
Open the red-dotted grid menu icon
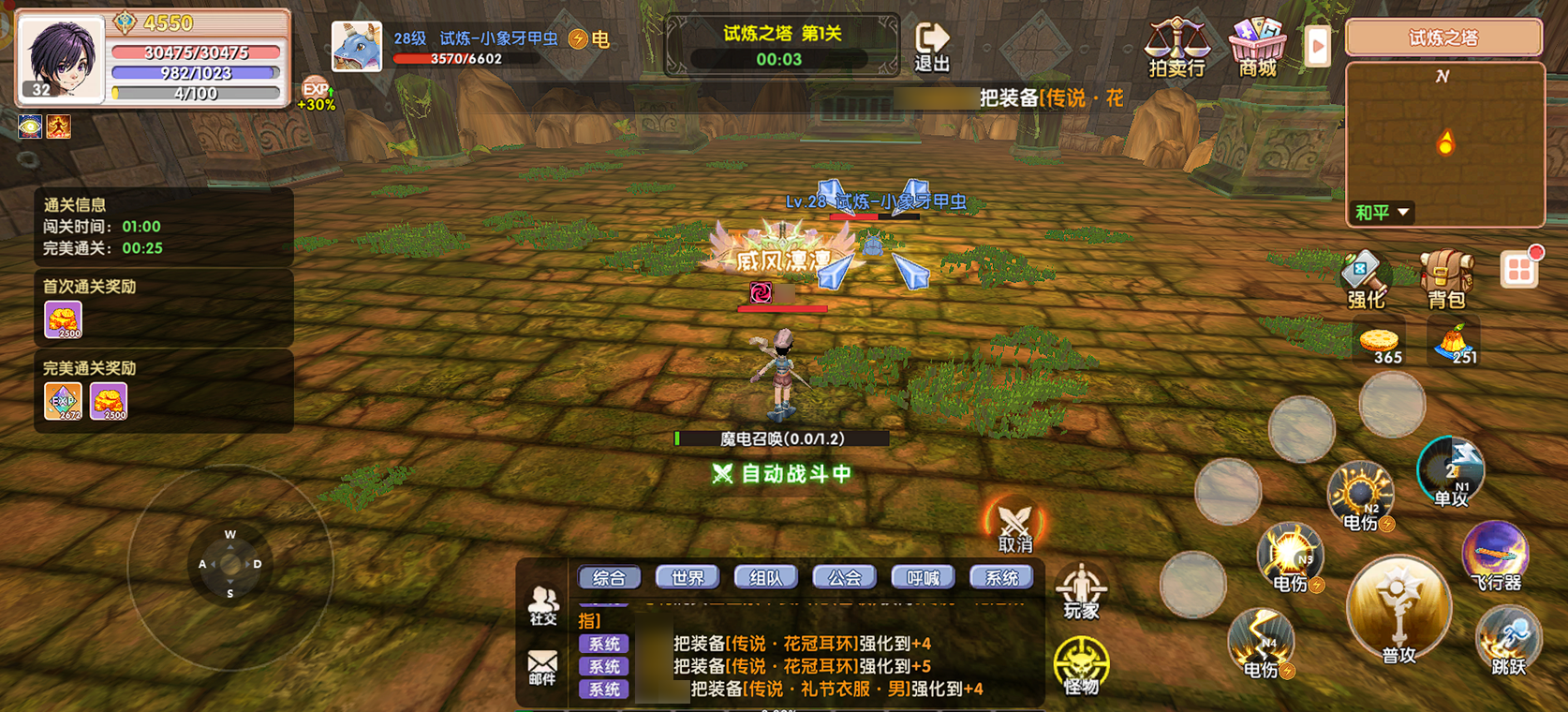point(1518,271)
